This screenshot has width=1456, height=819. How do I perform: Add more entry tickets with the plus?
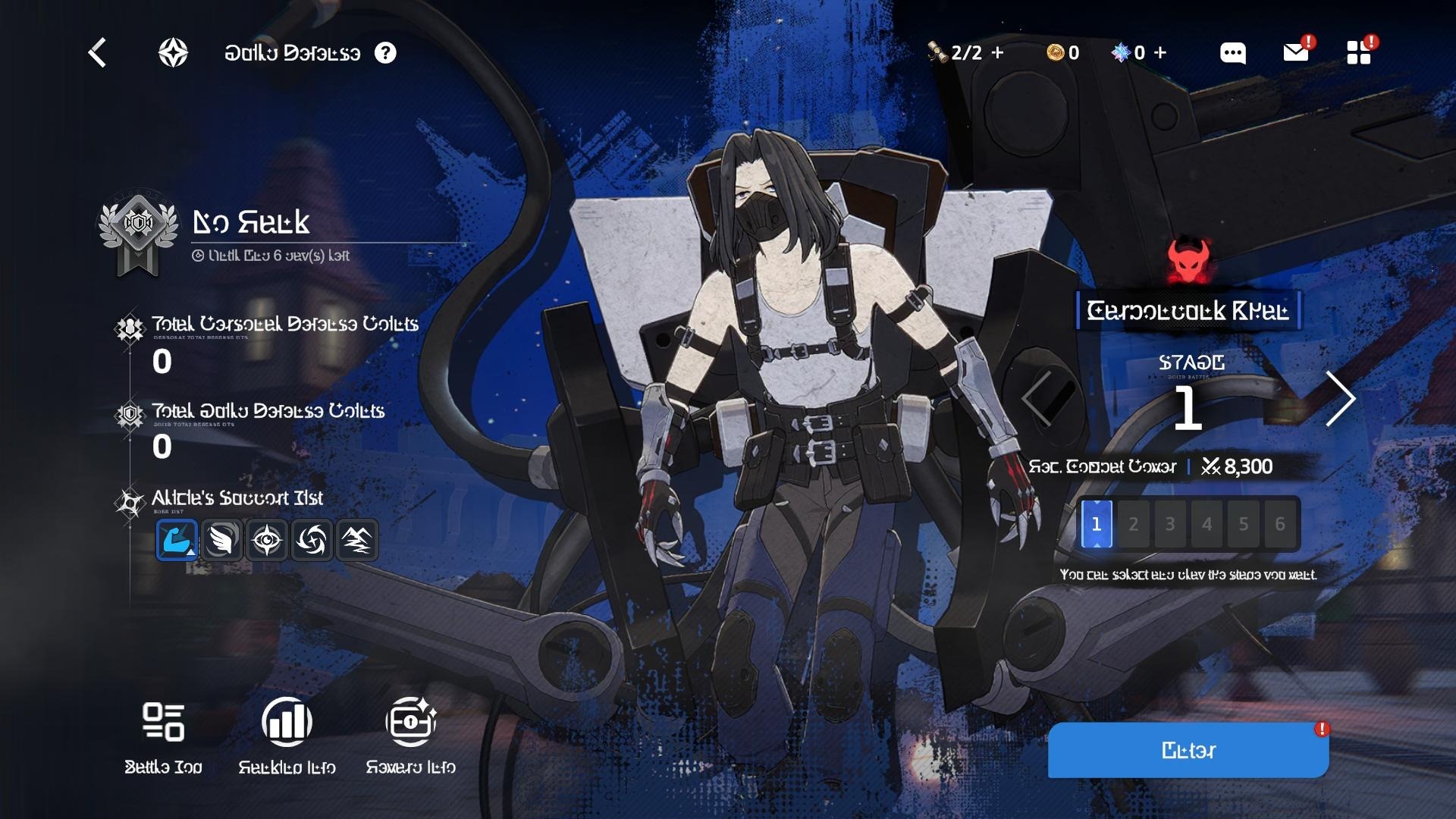(998, 53)
